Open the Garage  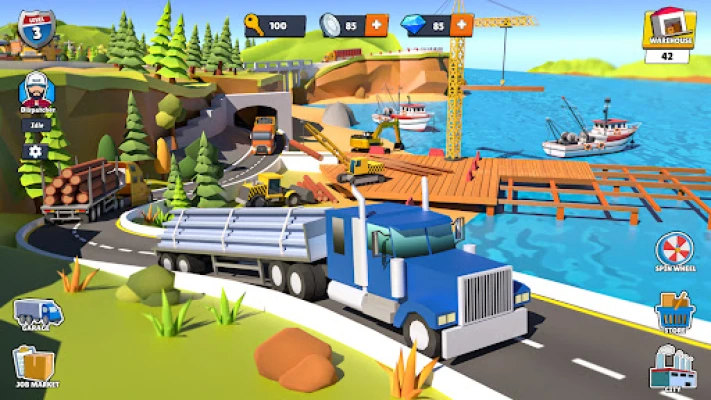37,313
